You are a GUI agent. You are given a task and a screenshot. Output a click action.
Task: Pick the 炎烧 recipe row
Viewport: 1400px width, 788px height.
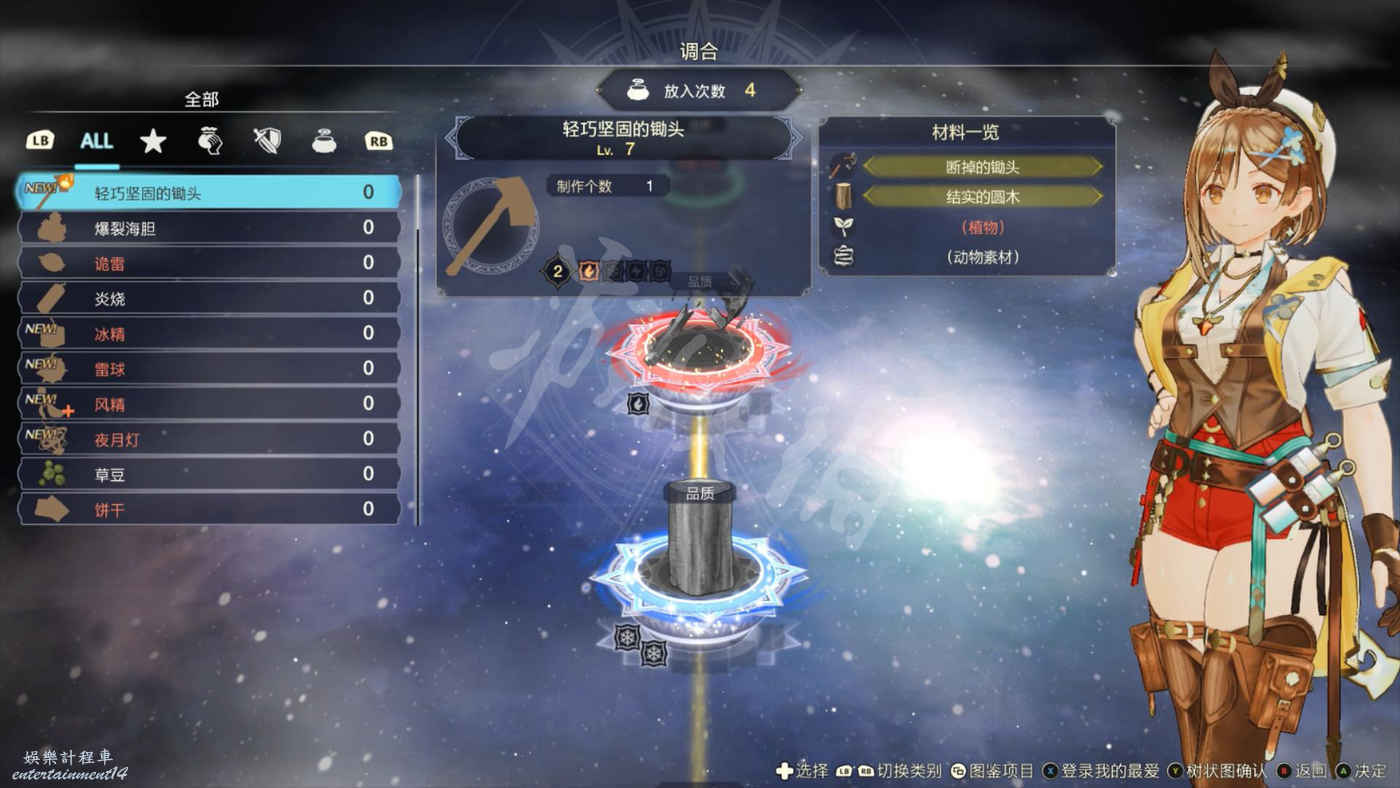tap(209, 298)
